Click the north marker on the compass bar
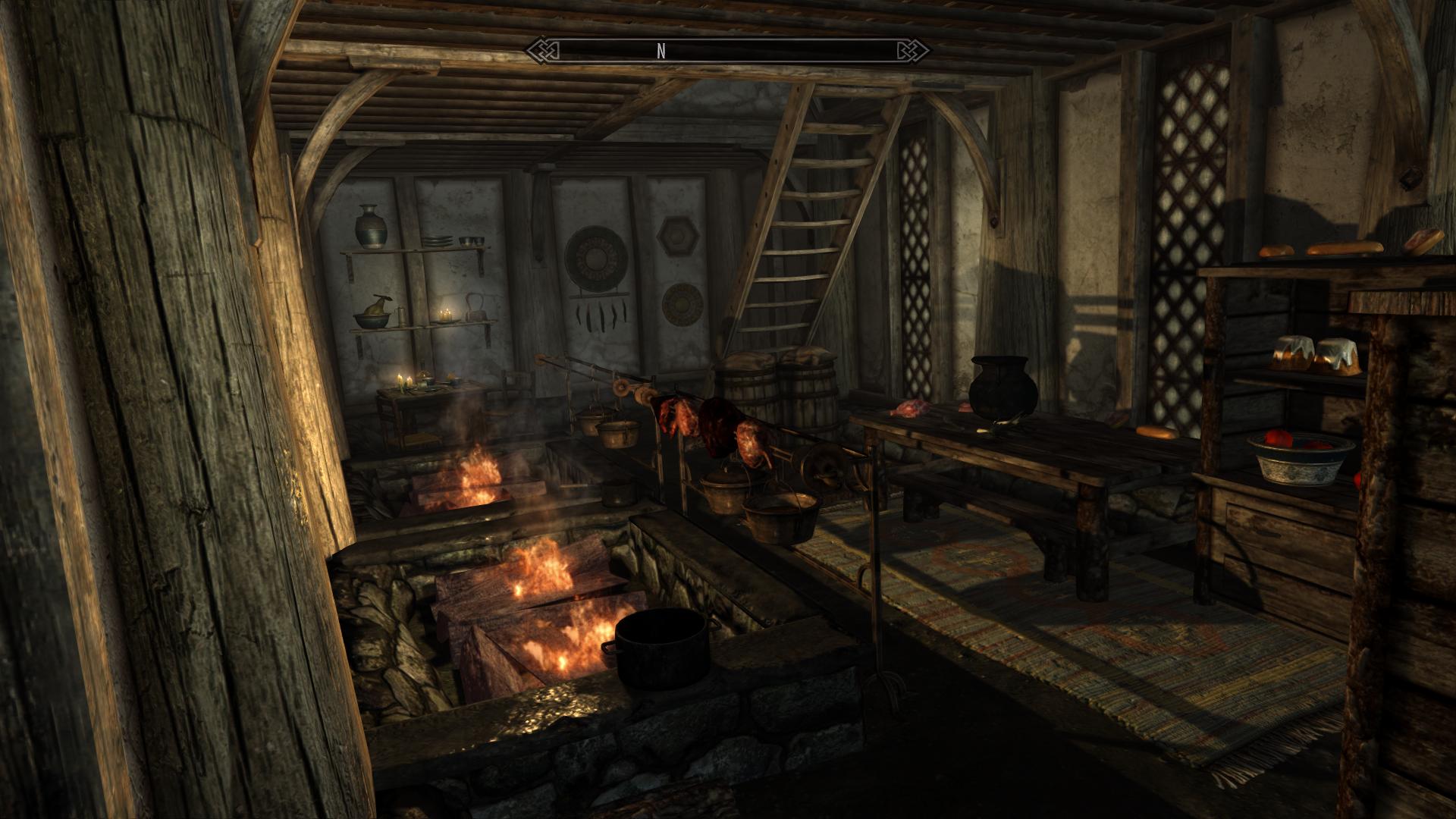Image resolution: width=1456 pixels, height=819 pixels. click(x=661, y=51)
